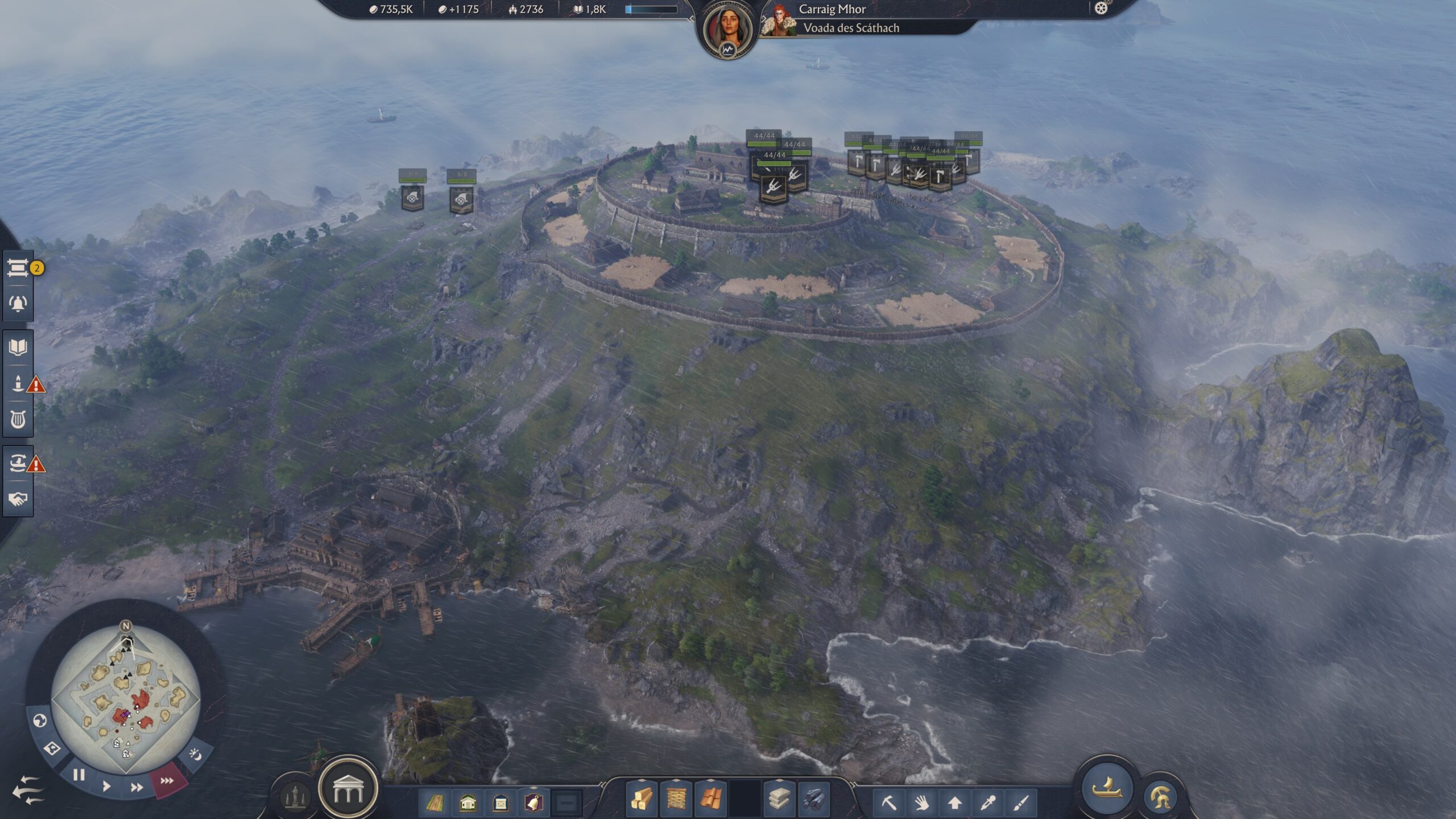This screenshot has width=1456, height=819.
Task: Open the open-book research menu
Action: coord(18,347)
